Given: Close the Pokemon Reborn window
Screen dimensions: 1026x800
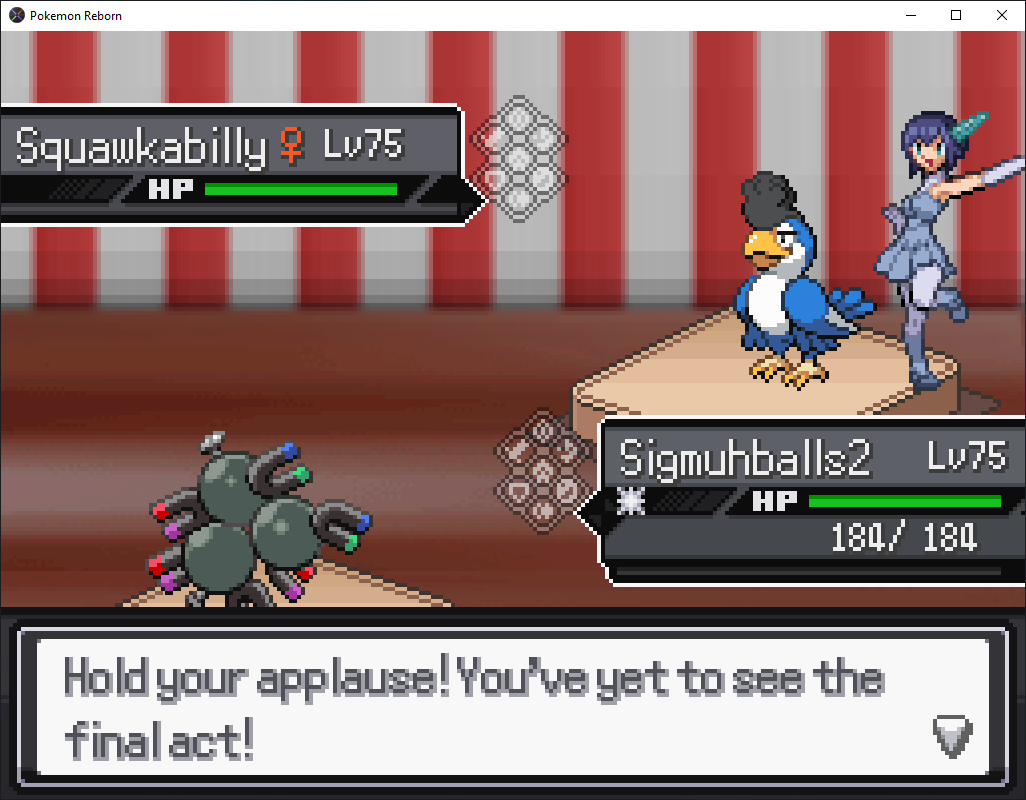Looking at the screenshot, I should [x=1002, y=15].
